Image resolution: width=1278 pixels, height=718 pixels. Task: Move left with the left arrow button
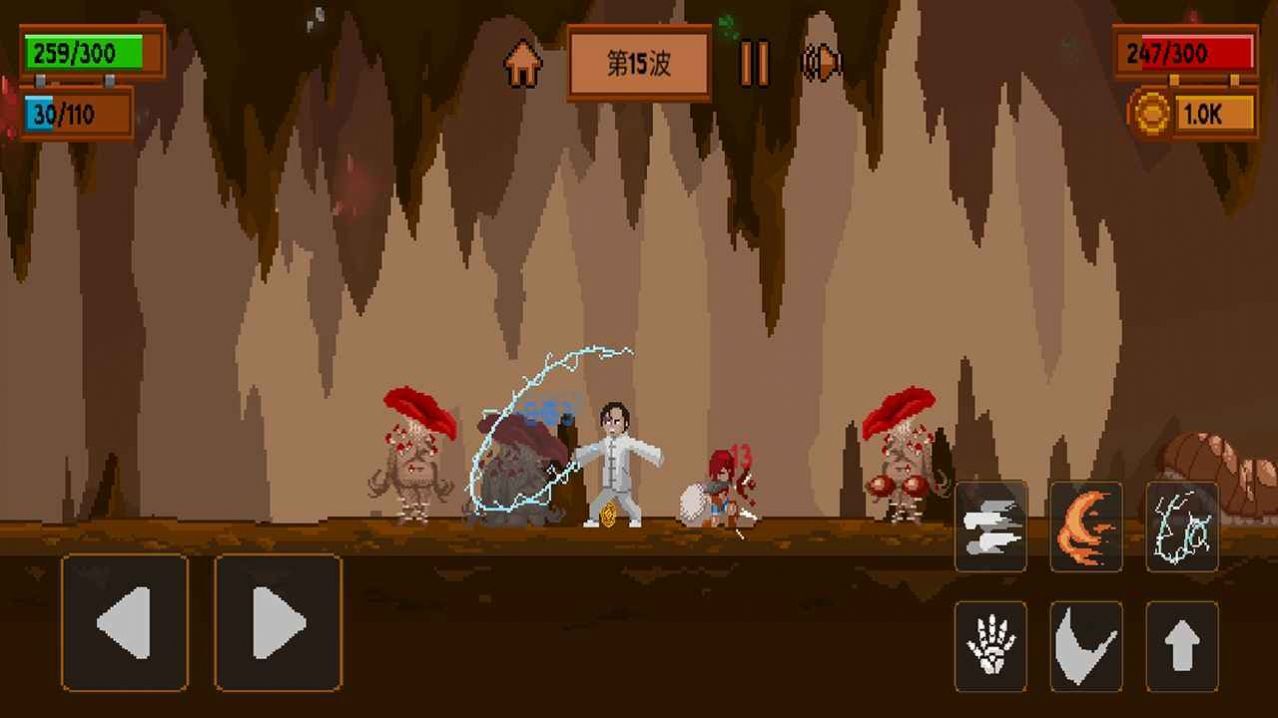(x=125, y=622)
